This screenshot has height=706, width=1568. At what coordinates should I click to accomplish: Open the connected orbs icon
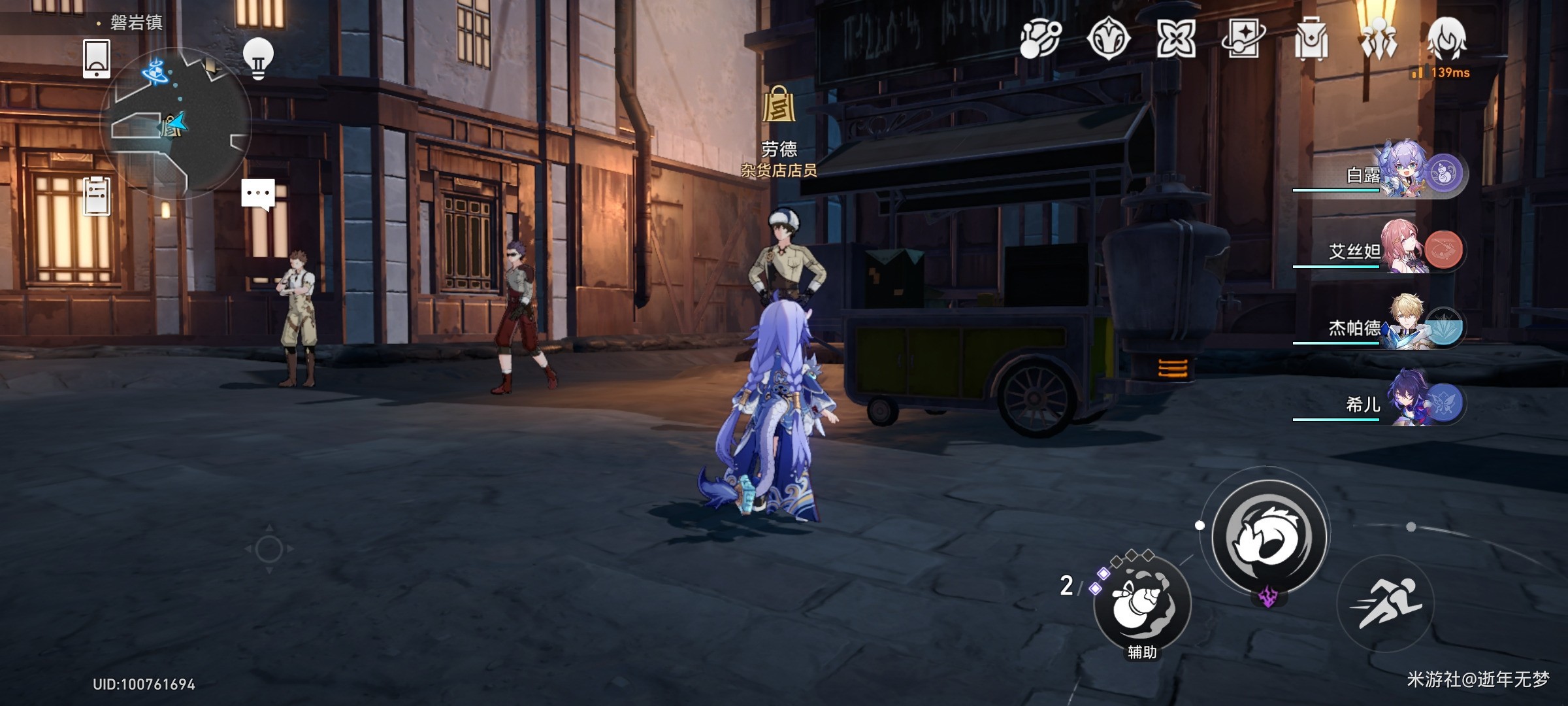point(1041,39)
